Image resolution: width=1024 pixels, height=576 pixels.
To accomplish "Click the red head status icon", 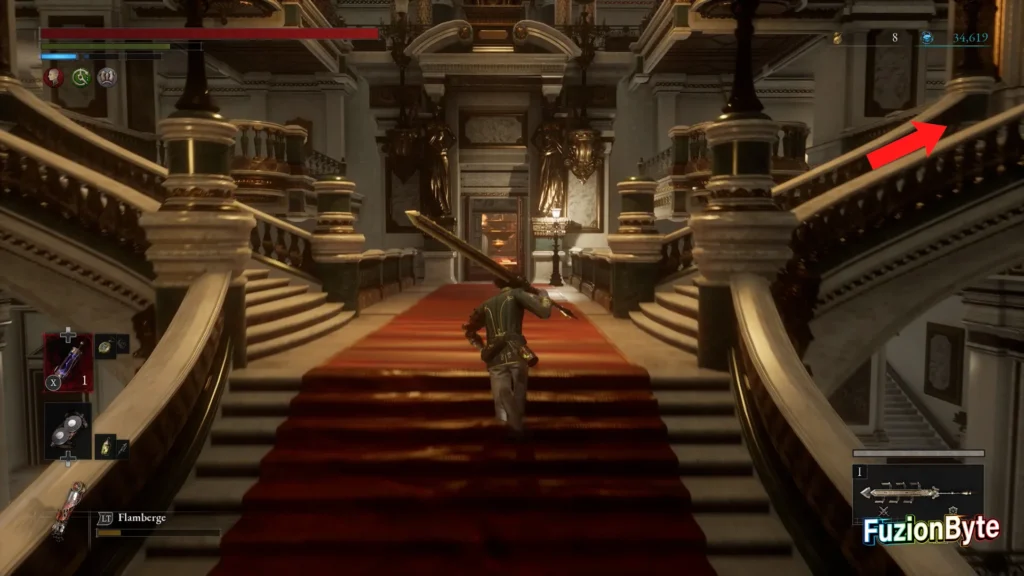I will (54, 77).
